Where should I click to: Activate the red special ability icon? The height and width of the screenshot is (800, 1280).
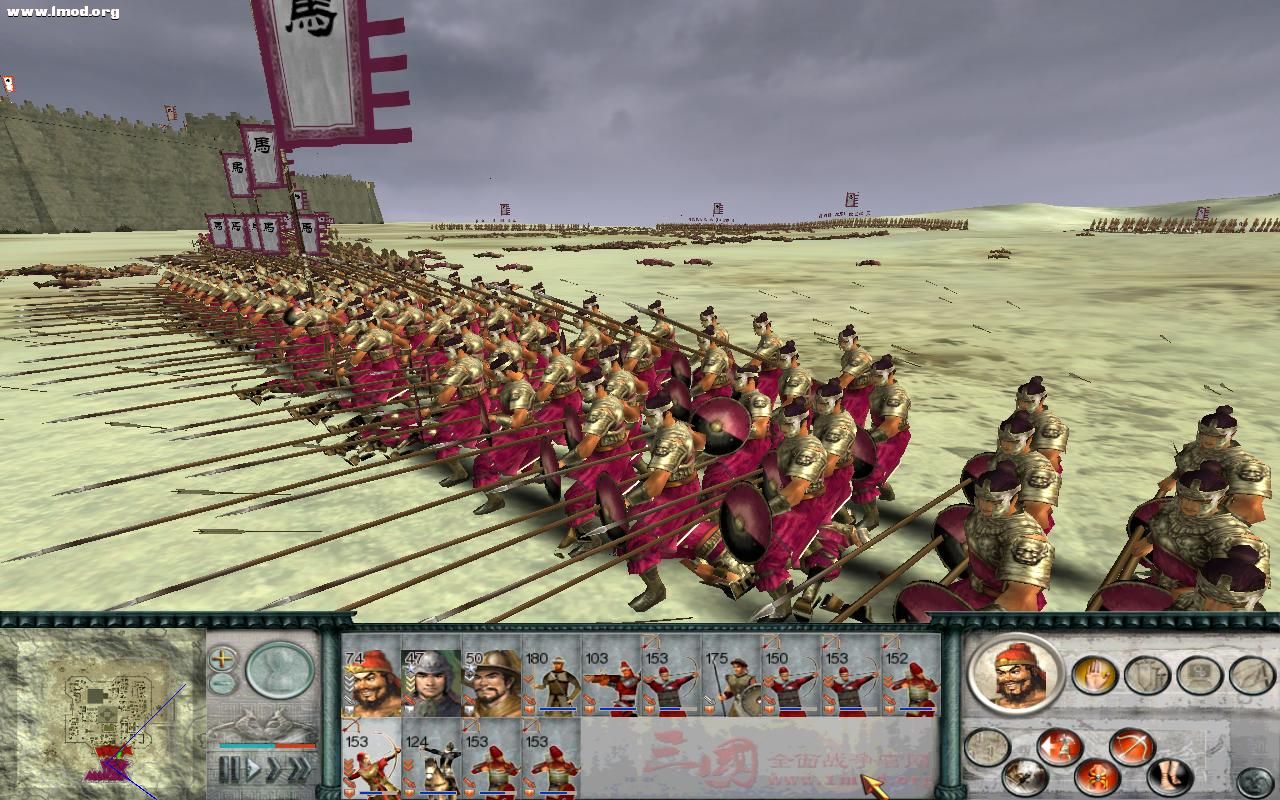coord(1095,777)
